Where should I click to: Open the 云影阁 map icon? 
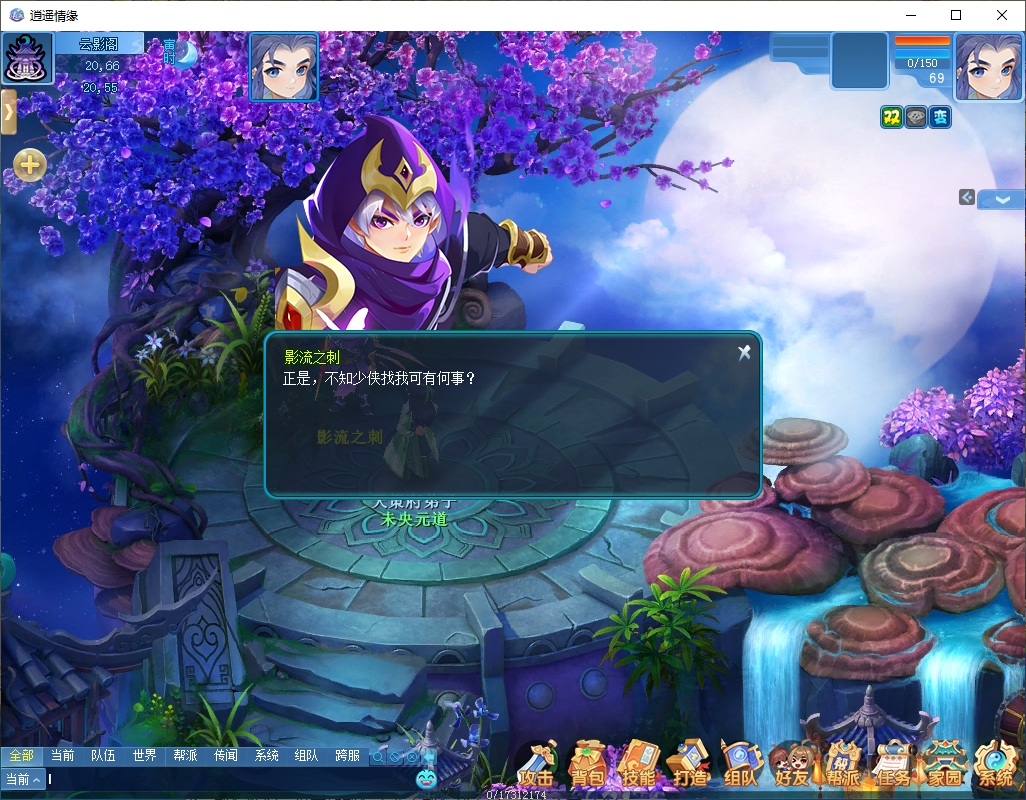click(x=28, y=59)
